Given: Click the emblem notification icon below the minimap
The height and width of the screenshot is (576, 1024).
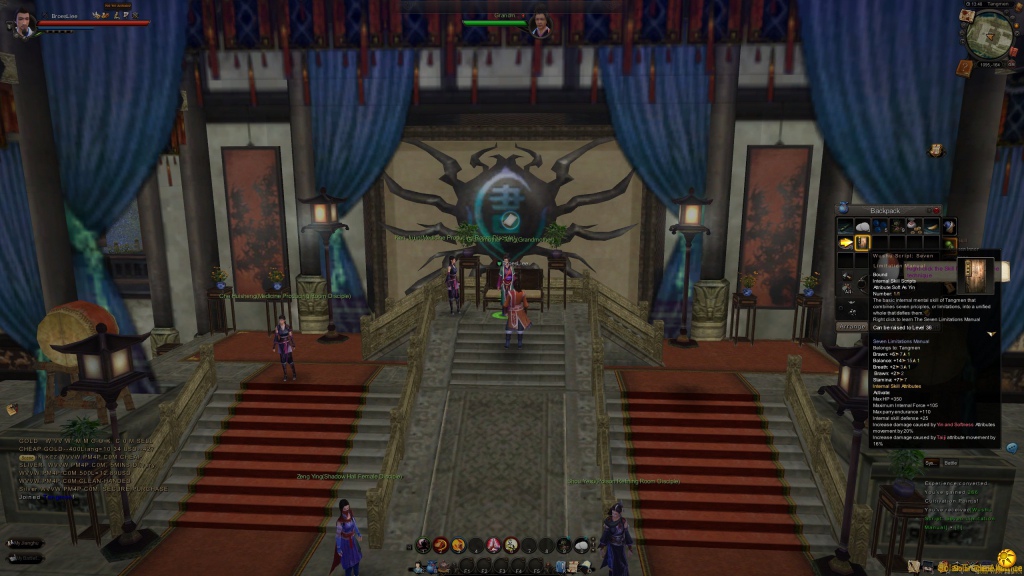Looking at the screenshot, I should click(936, 150).
